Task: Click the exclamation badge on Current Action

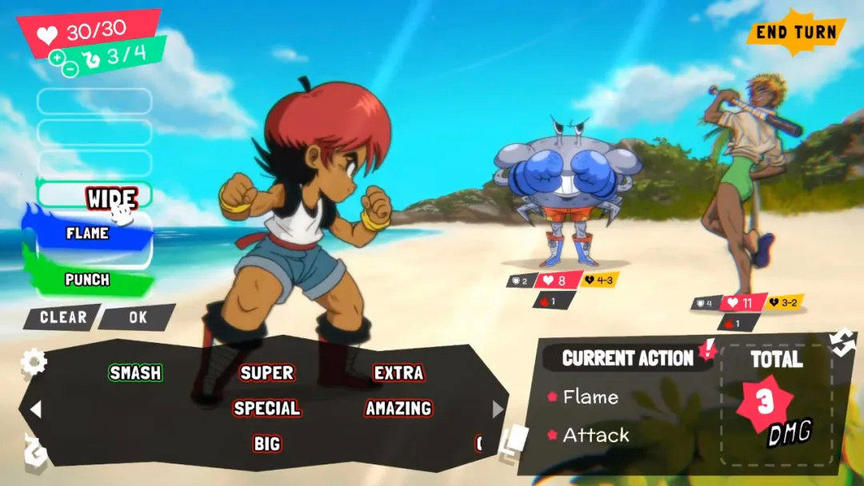Action: (709, 349)
